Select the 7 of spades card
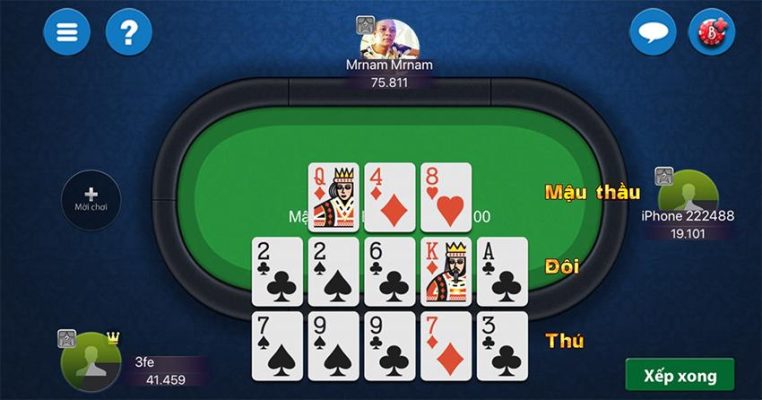 (x=277, y=345)
